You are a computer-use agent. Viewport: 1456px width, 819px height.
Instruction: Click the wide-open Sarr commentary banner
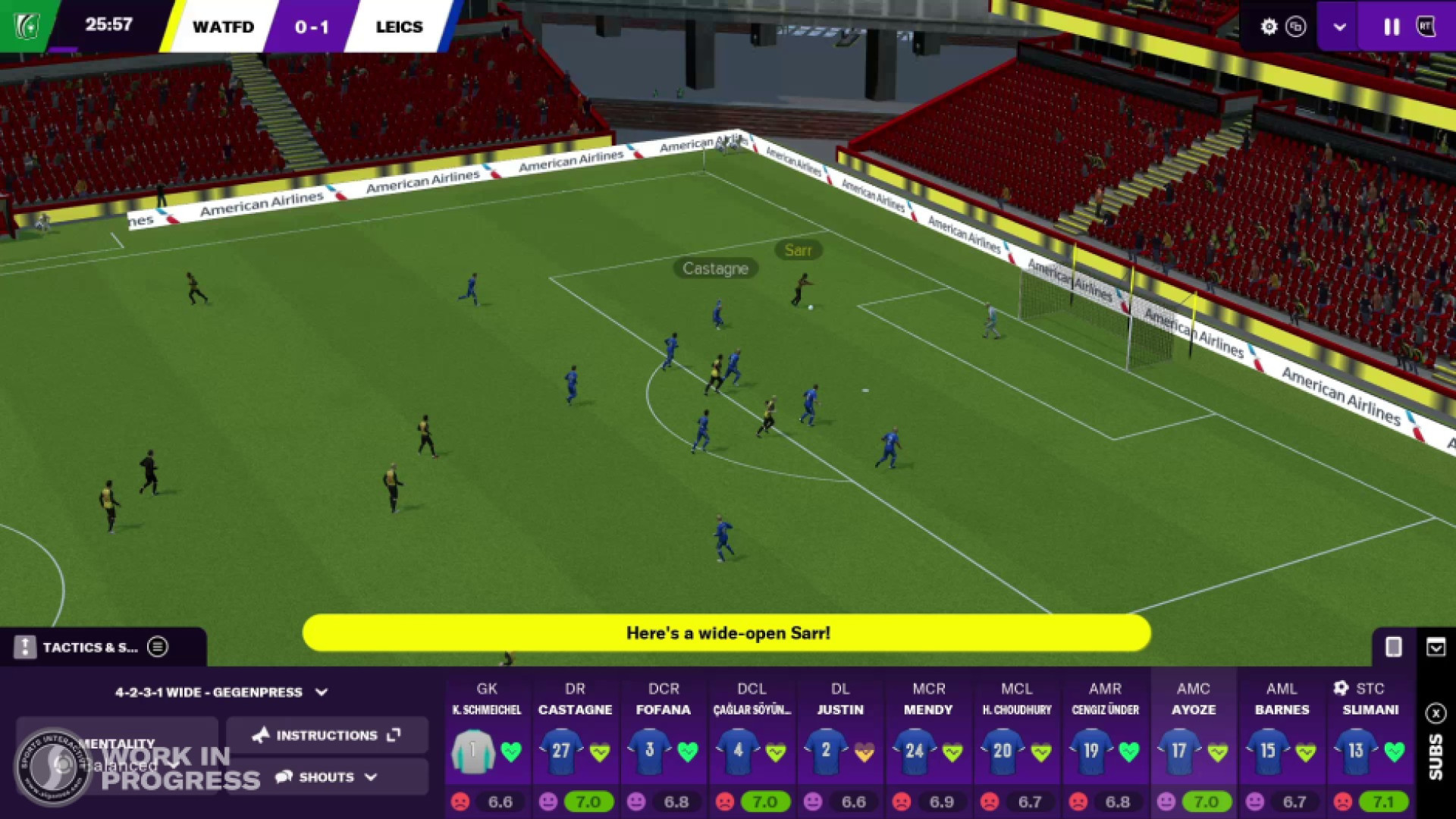pyautogui.click(x=728, y=632)
